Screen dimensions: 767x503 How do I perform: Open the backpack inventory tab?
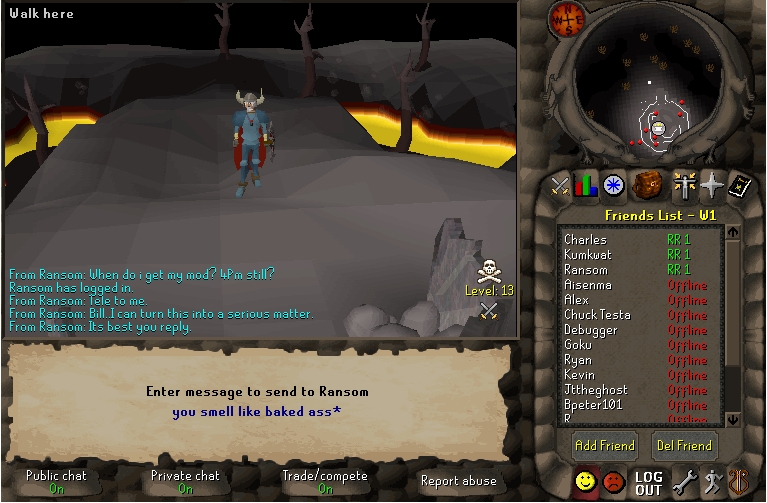tap(648, 184)
